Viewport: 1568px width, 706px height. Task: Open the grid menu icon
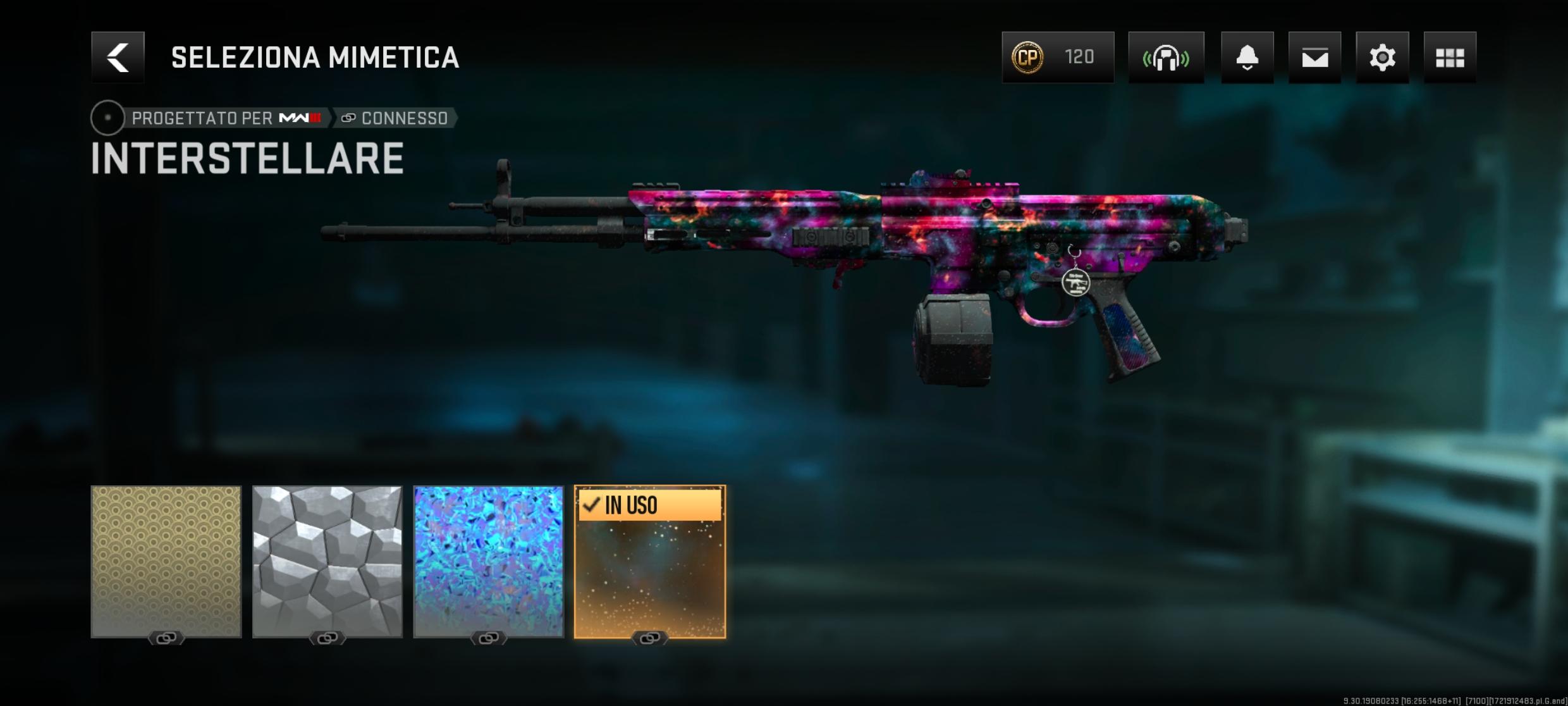(1450, 58)
